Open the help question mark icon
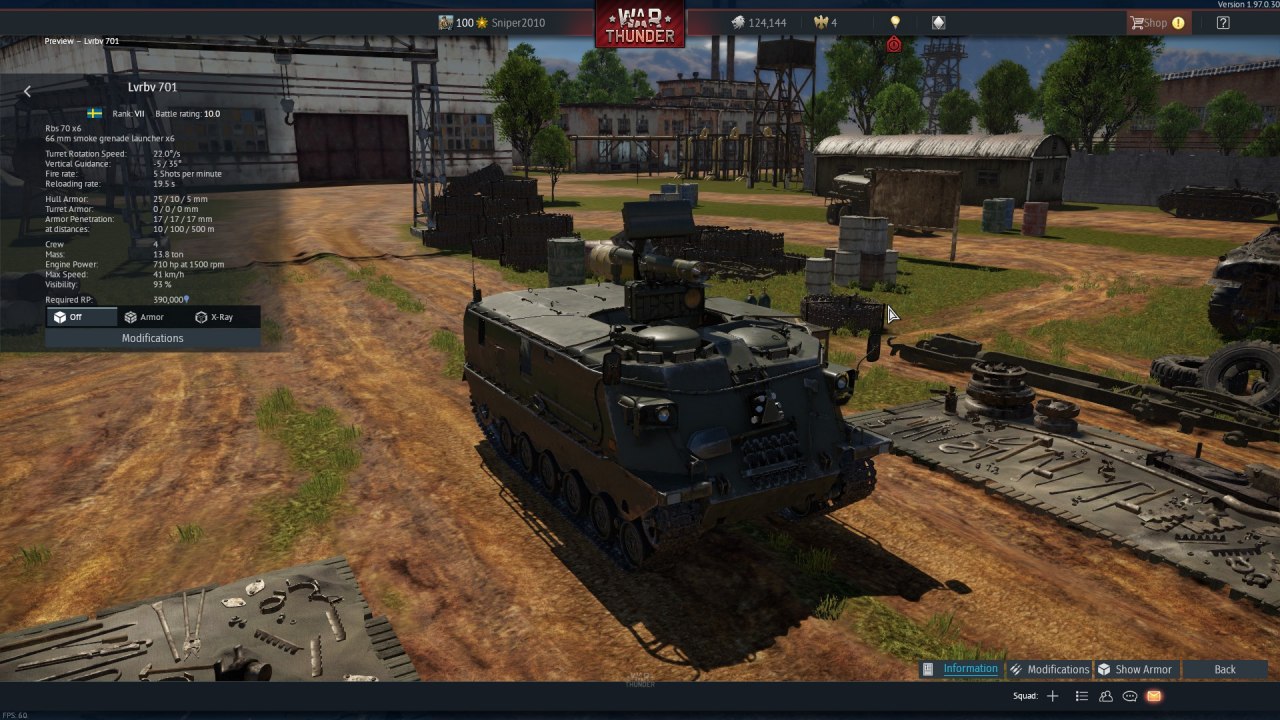Viewport: 1280px width, 720px height. pos(1223,22)
